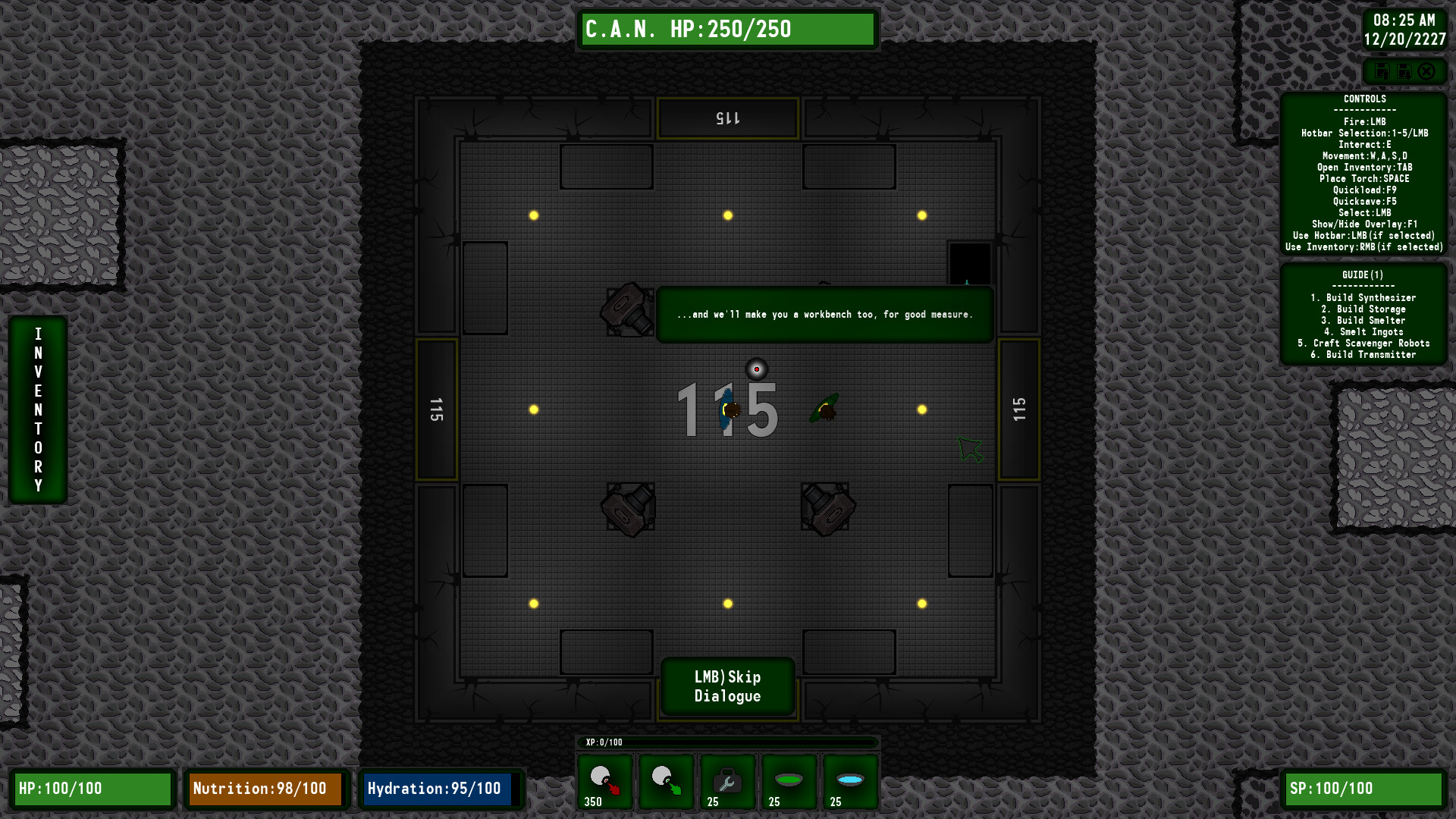
Task: Select the red flare gun in hotbar slot 1
Action: click(x=604, y=782)
